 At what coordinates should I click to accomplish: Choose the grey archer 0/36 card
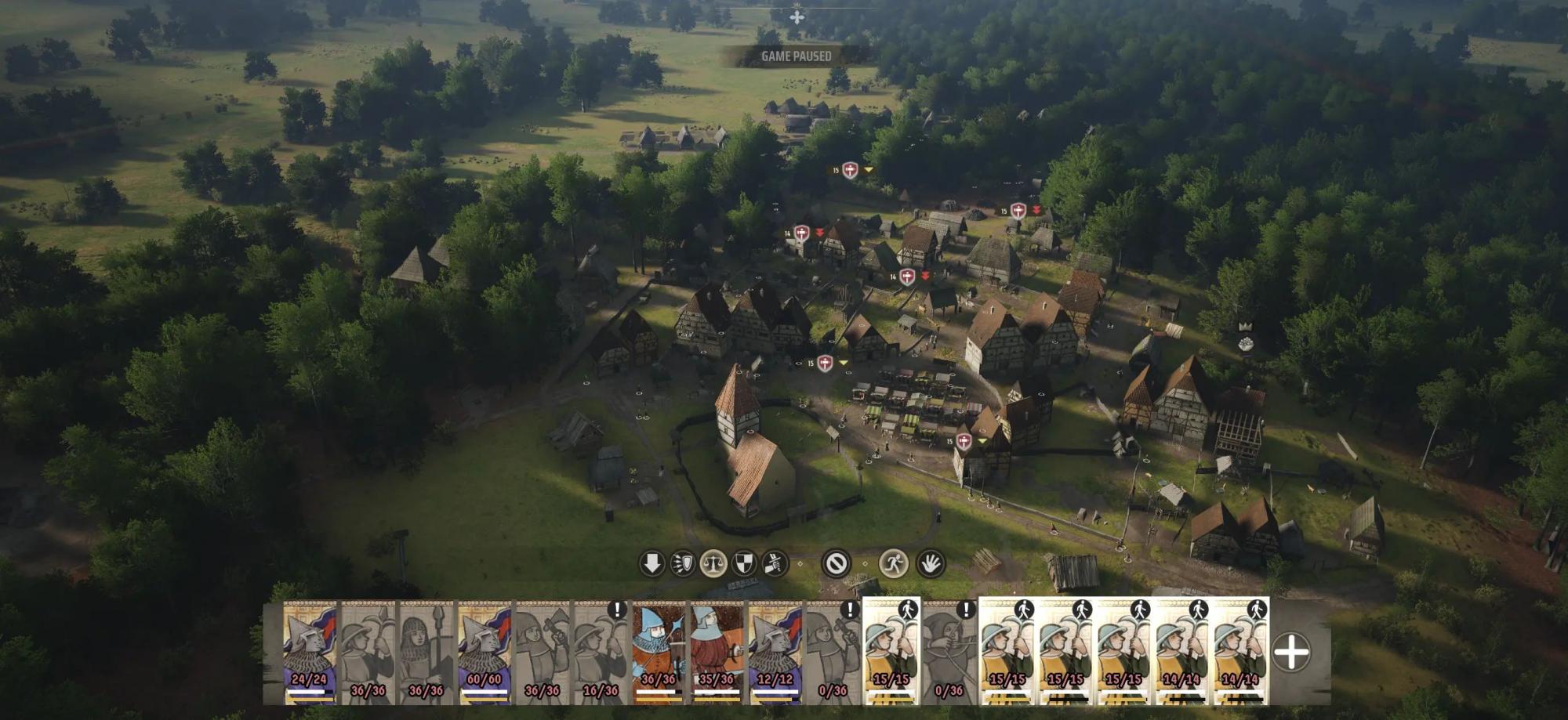point(949,652)
